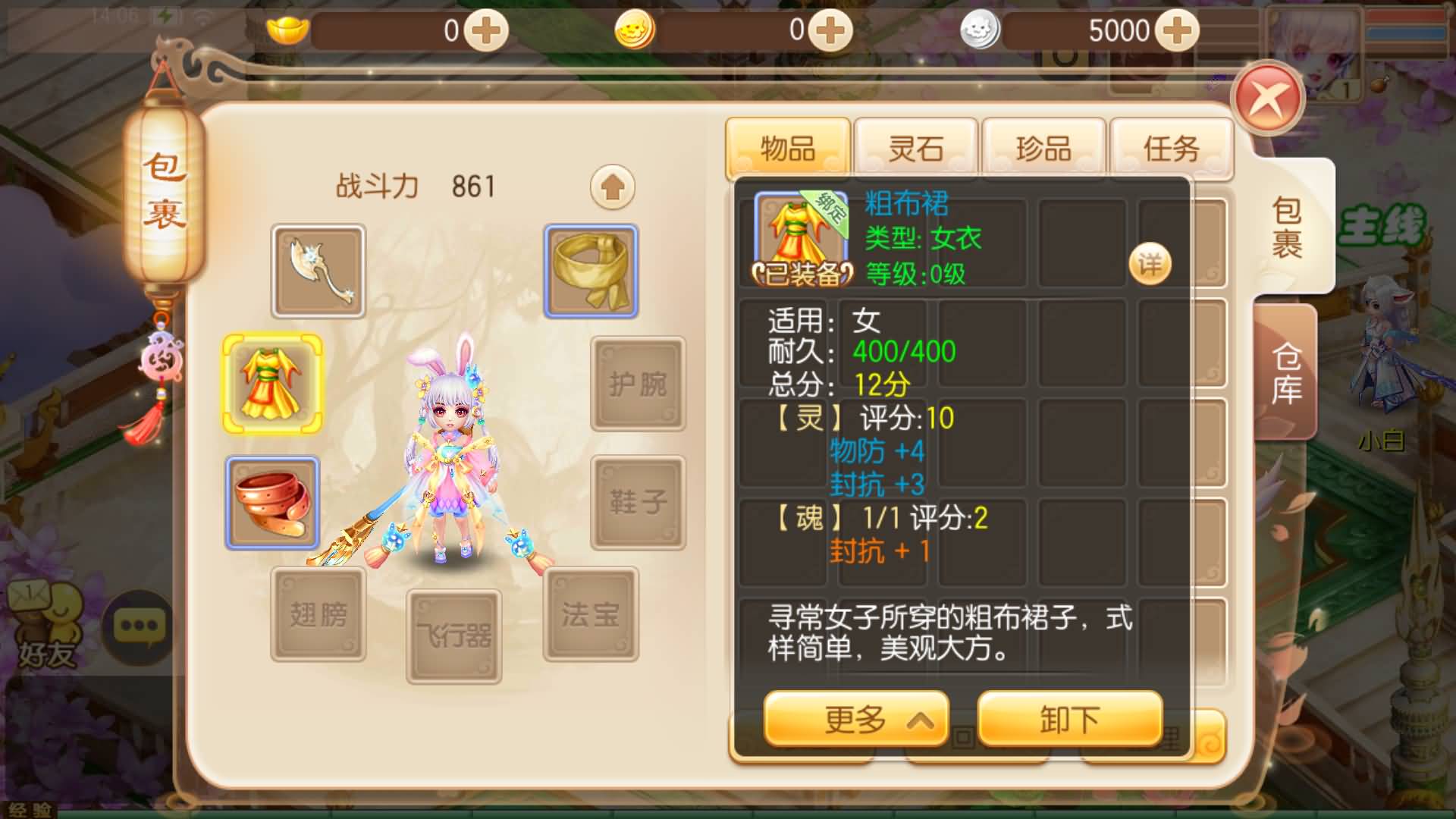Select the yellow scarf equipment slot
This screenshot has width=1456, height=819.
(x=592, y=268)
